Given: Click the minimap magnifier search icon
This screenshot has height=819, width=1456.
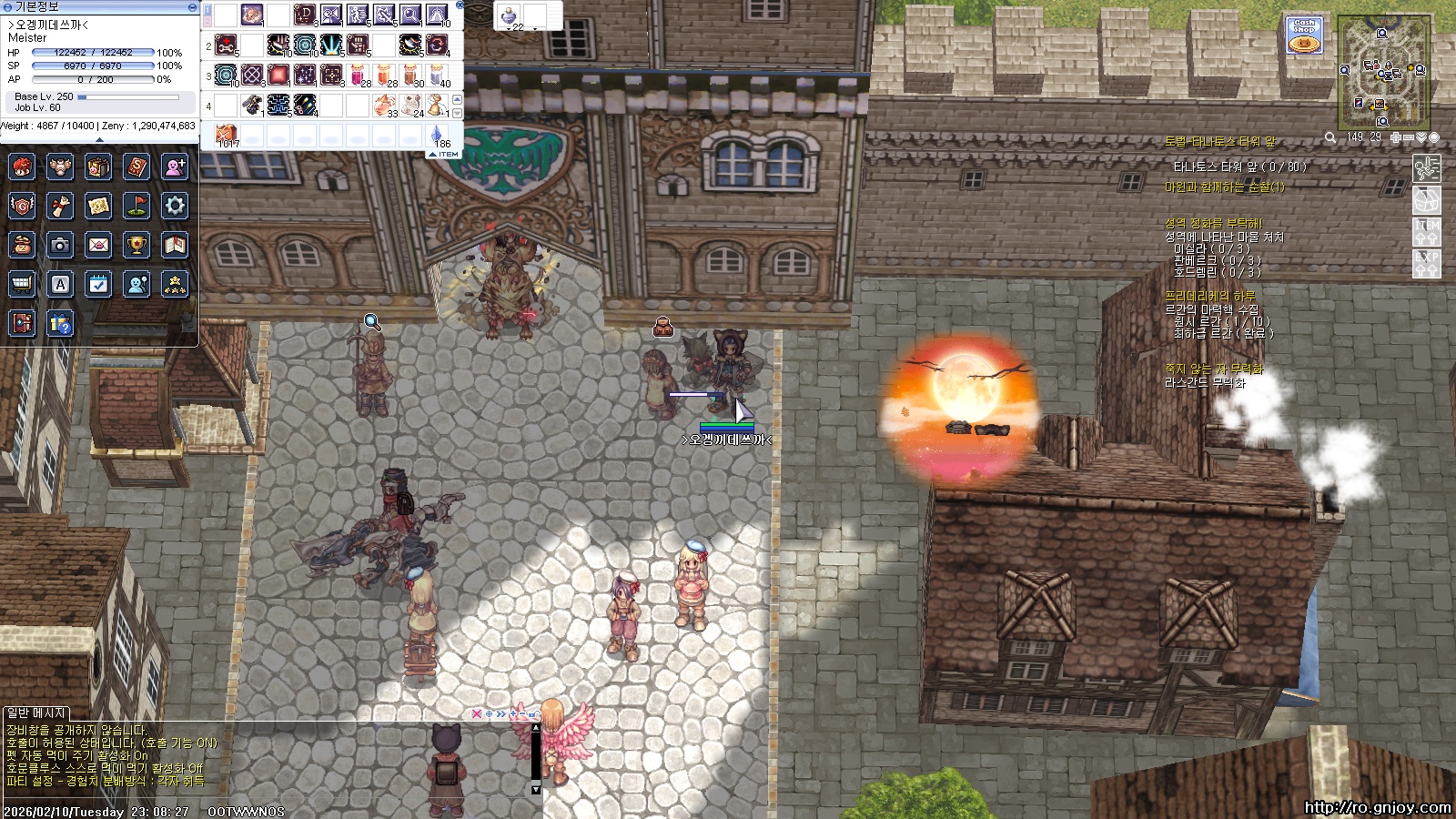Looking at the screenshot, I should pos(1330,137).
